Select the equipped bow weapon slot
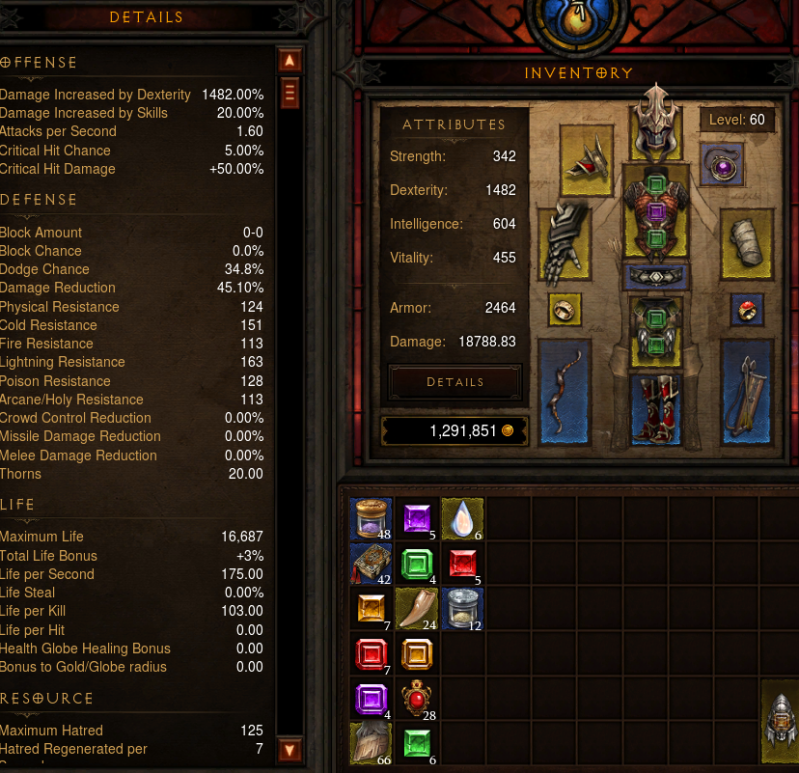This screenshot has width=799, height=773. click(x=563, y=392)
